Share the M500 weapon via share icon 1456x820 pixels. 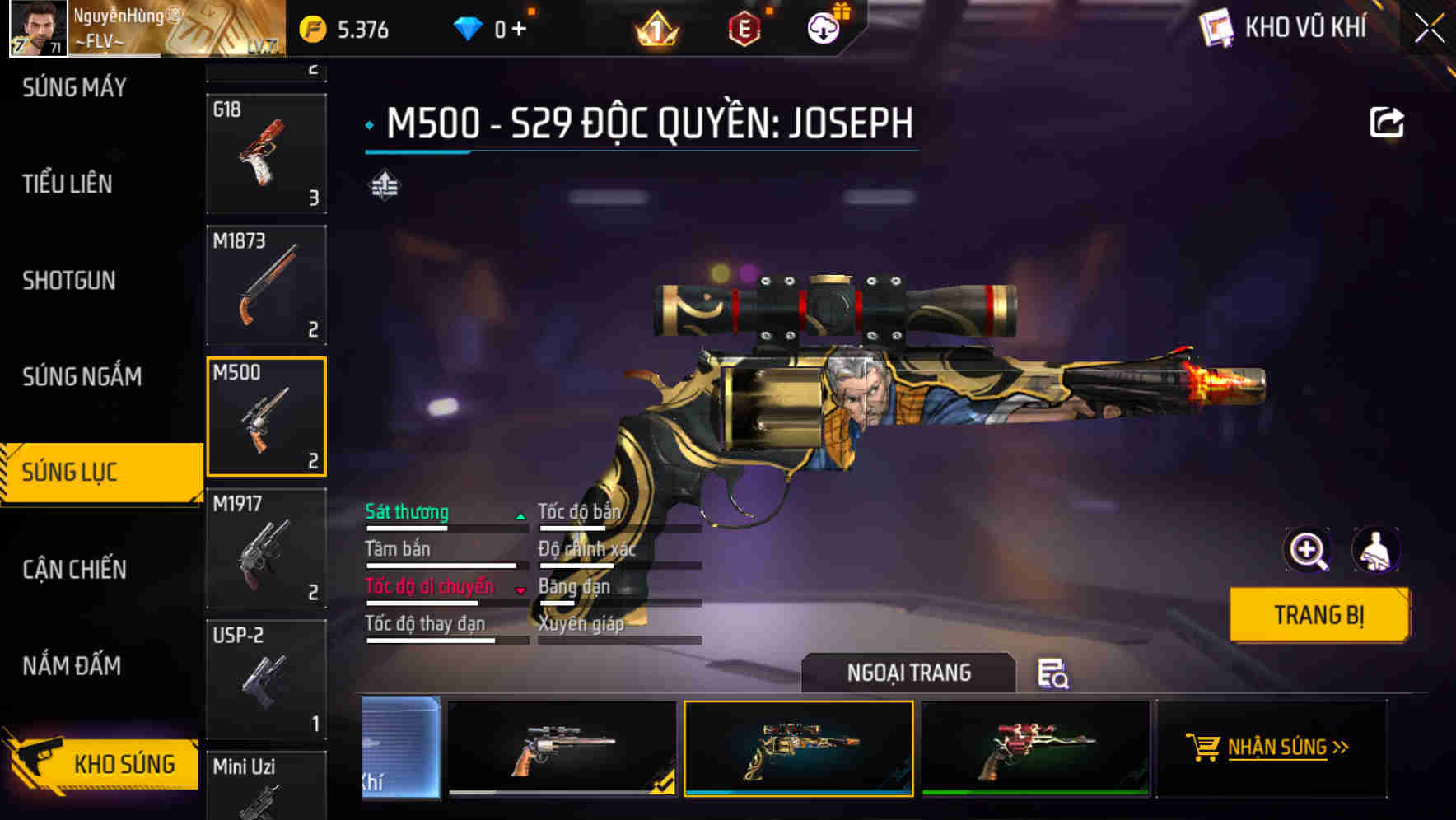coord(1388,122)
